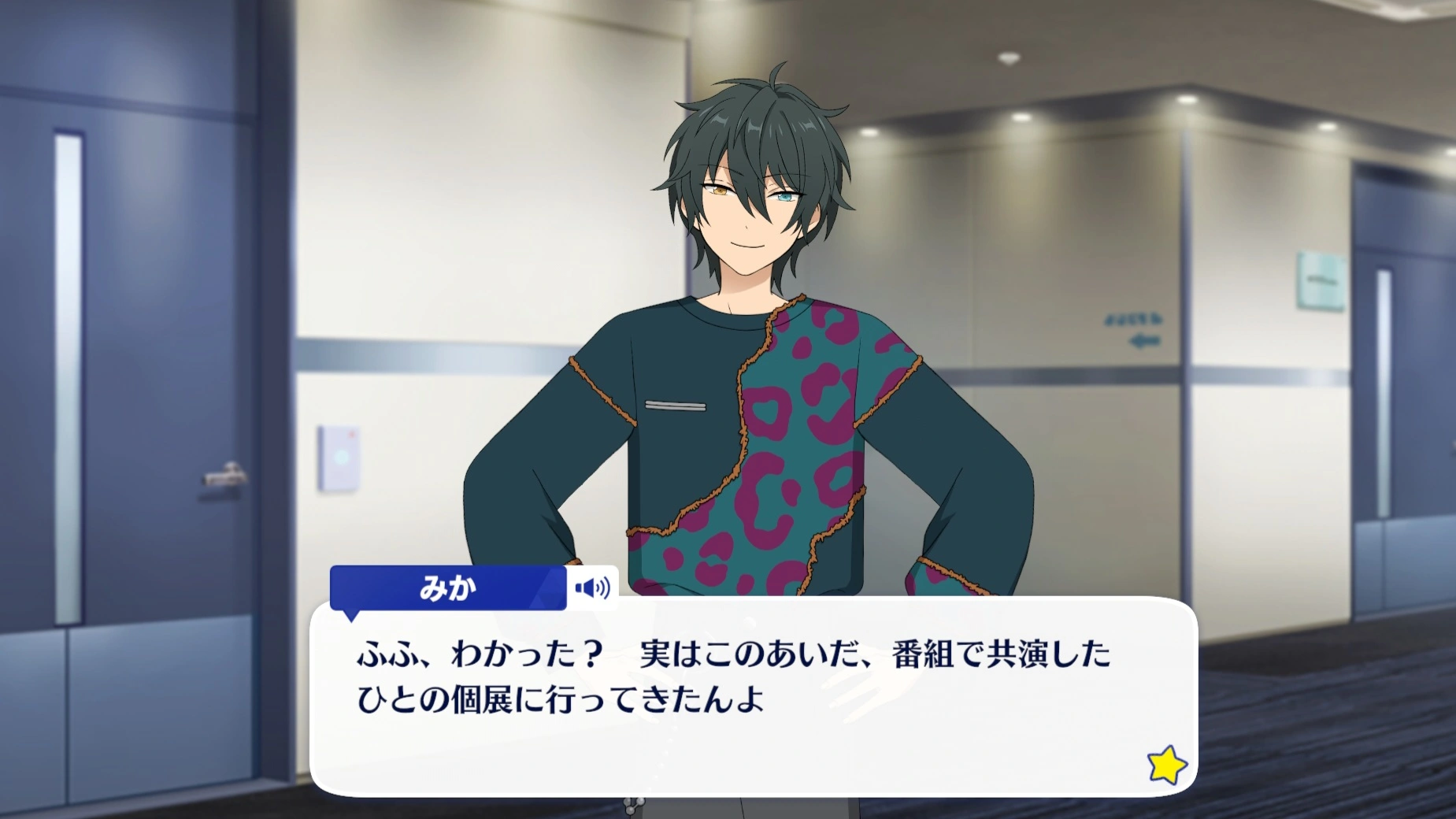Advance the dialogue via the yellow star

(x=1166, y=765)
